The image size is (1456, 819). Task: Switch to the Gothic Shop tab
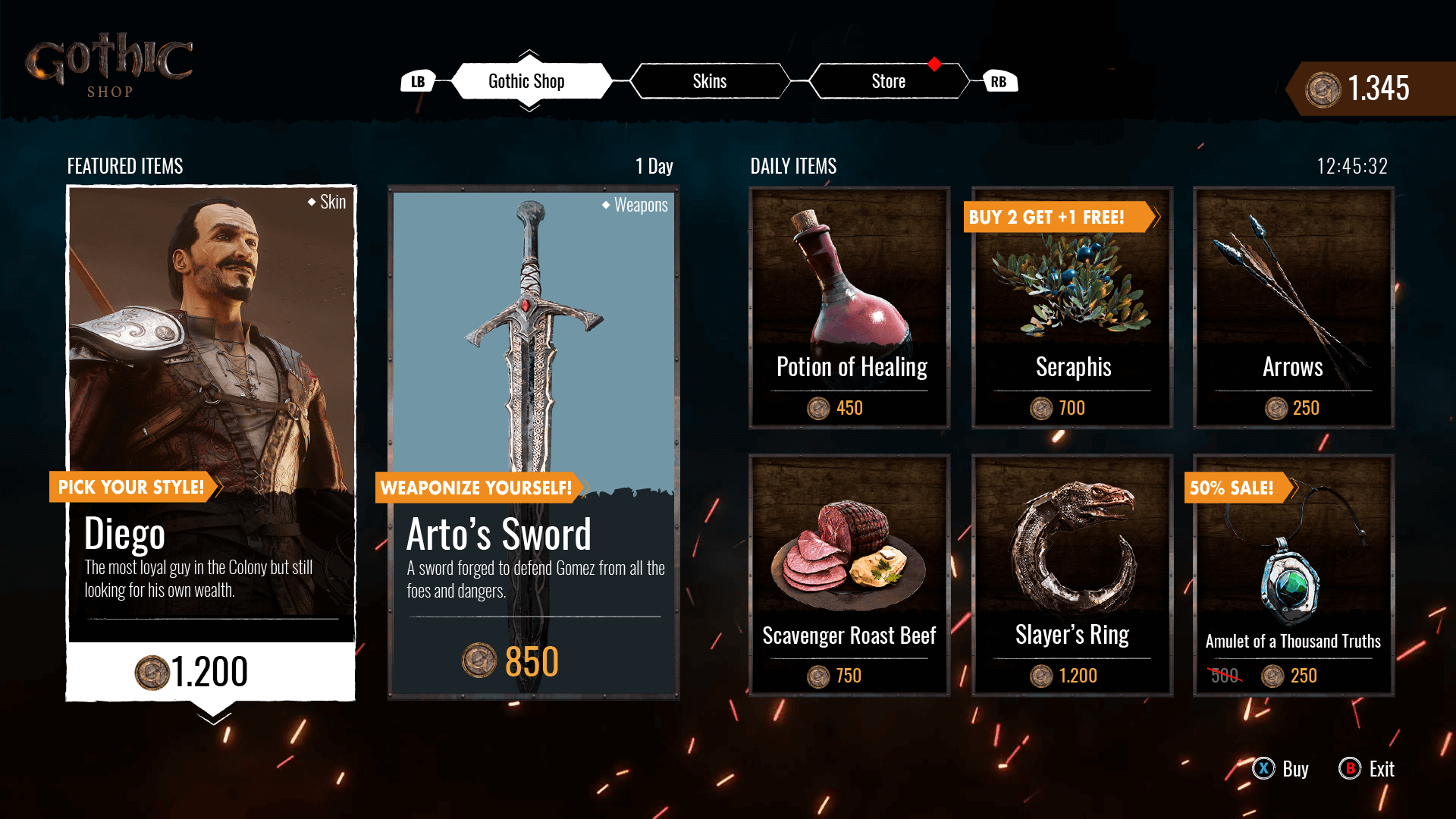point(526,81)
